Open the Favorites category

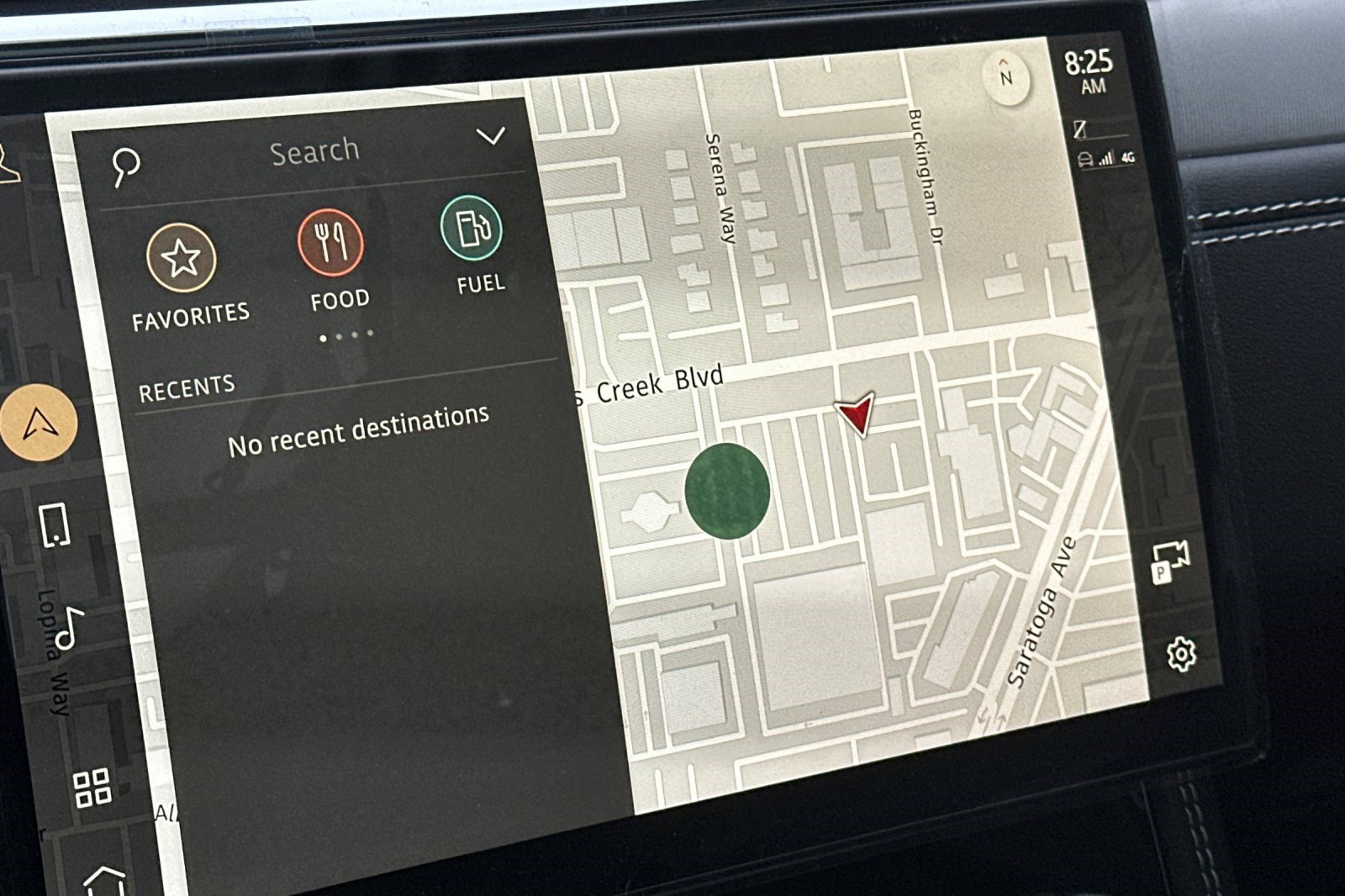click(181, 258)
